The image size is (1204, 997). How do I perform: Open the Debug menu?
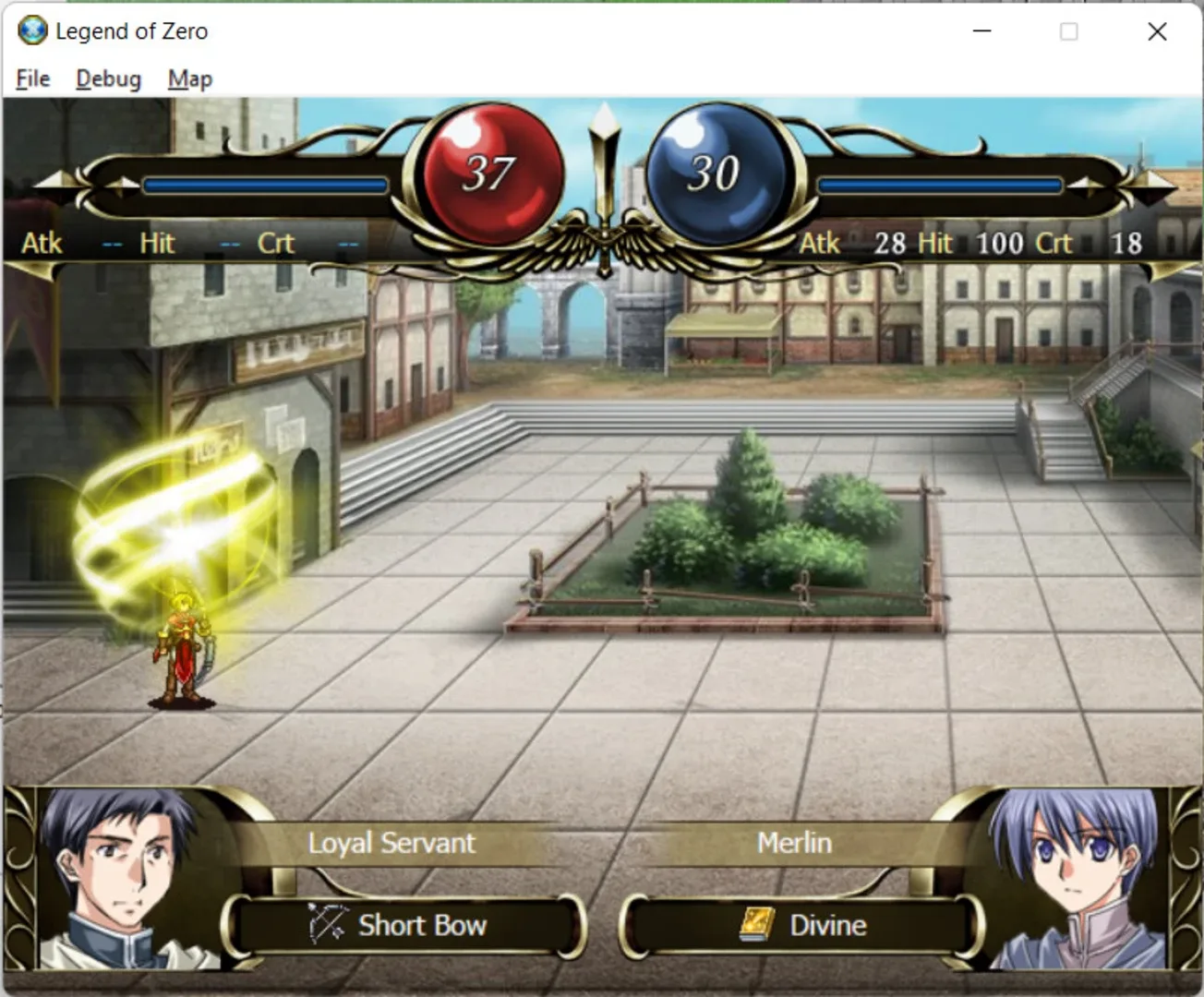click(107, 78)
